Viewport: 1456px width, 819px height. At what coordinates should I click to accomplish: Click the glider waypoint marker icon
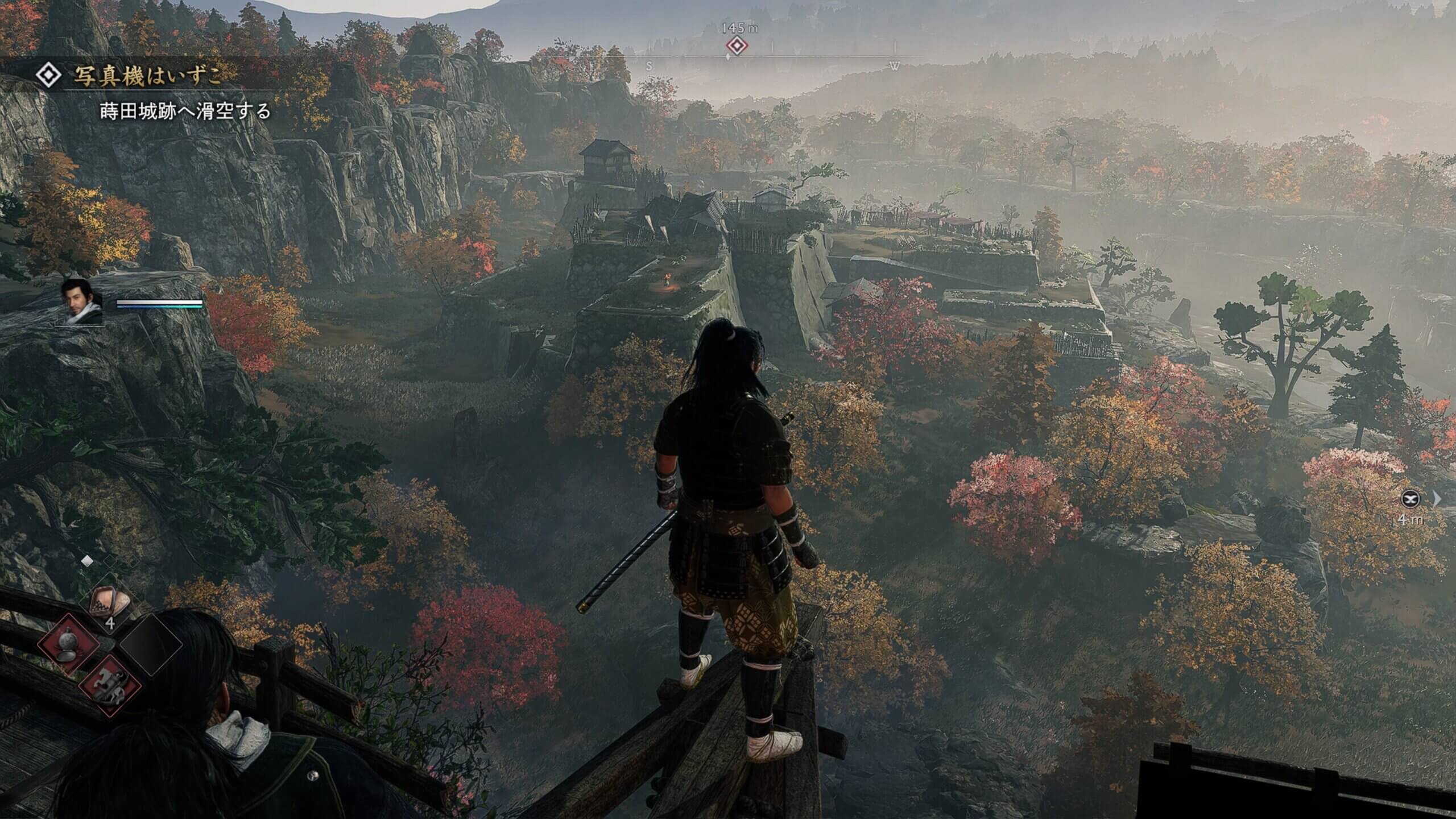coord(1411,499)
